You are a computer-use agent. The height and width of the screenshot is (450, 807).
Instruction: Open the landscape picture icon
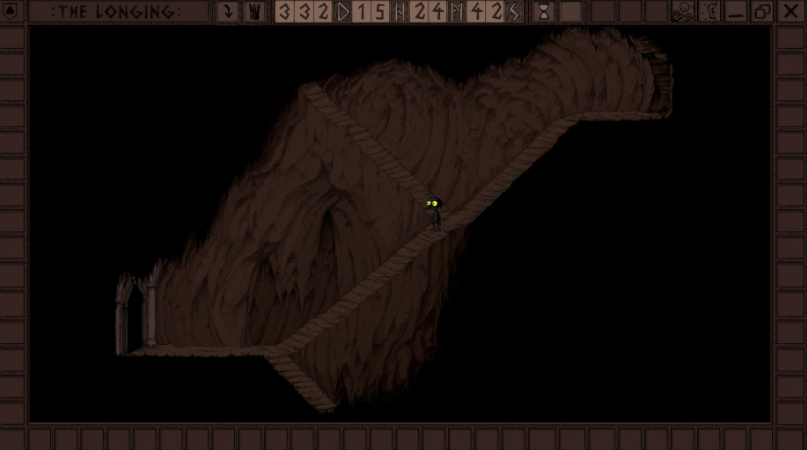pyautogui.click(x=684, y=12)
